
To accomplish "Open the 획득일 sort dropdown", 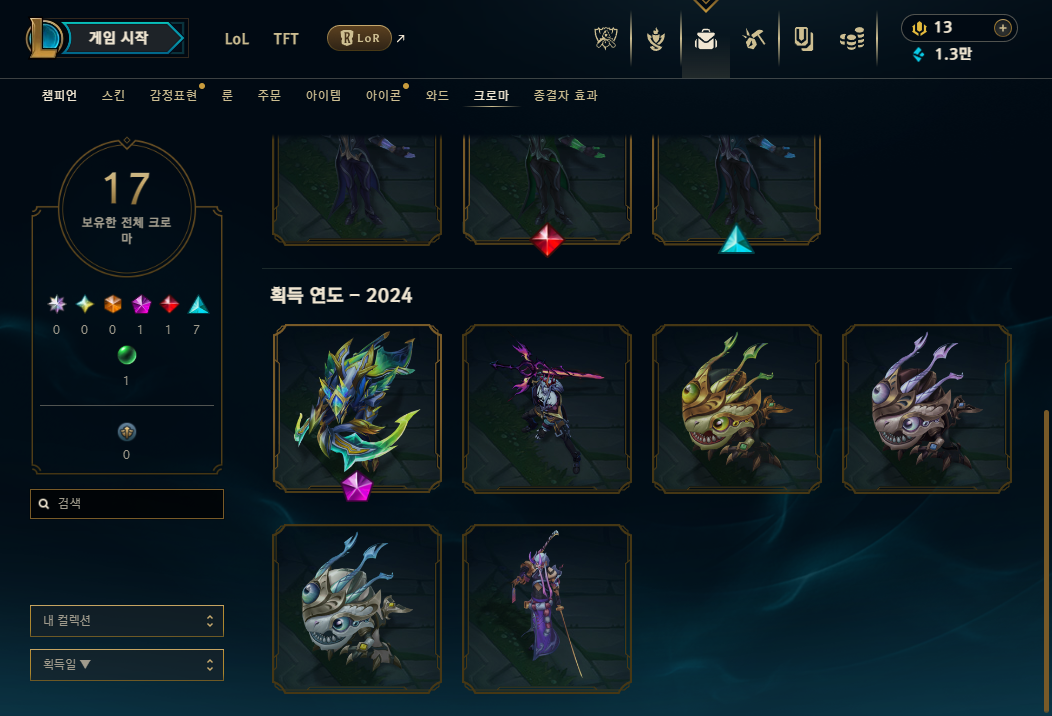I will 127,665.
